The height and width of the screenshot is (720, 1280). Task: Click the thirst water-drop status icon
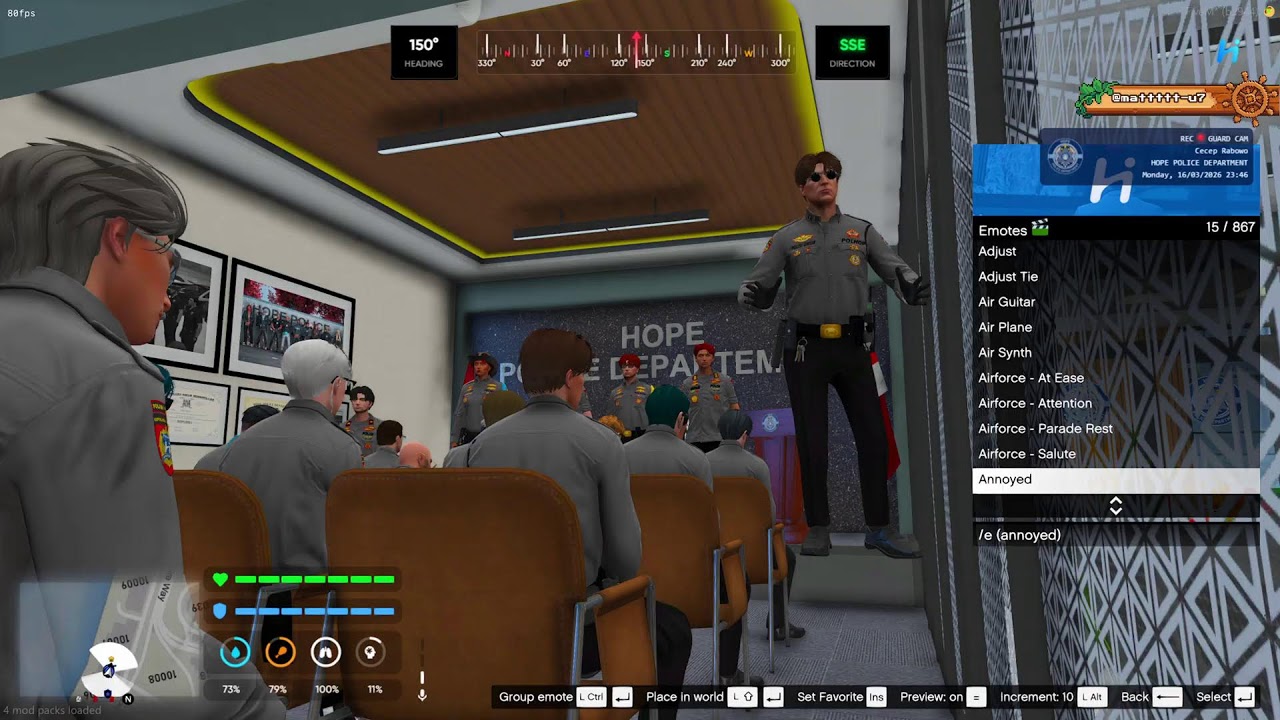(x=233, y=651)
